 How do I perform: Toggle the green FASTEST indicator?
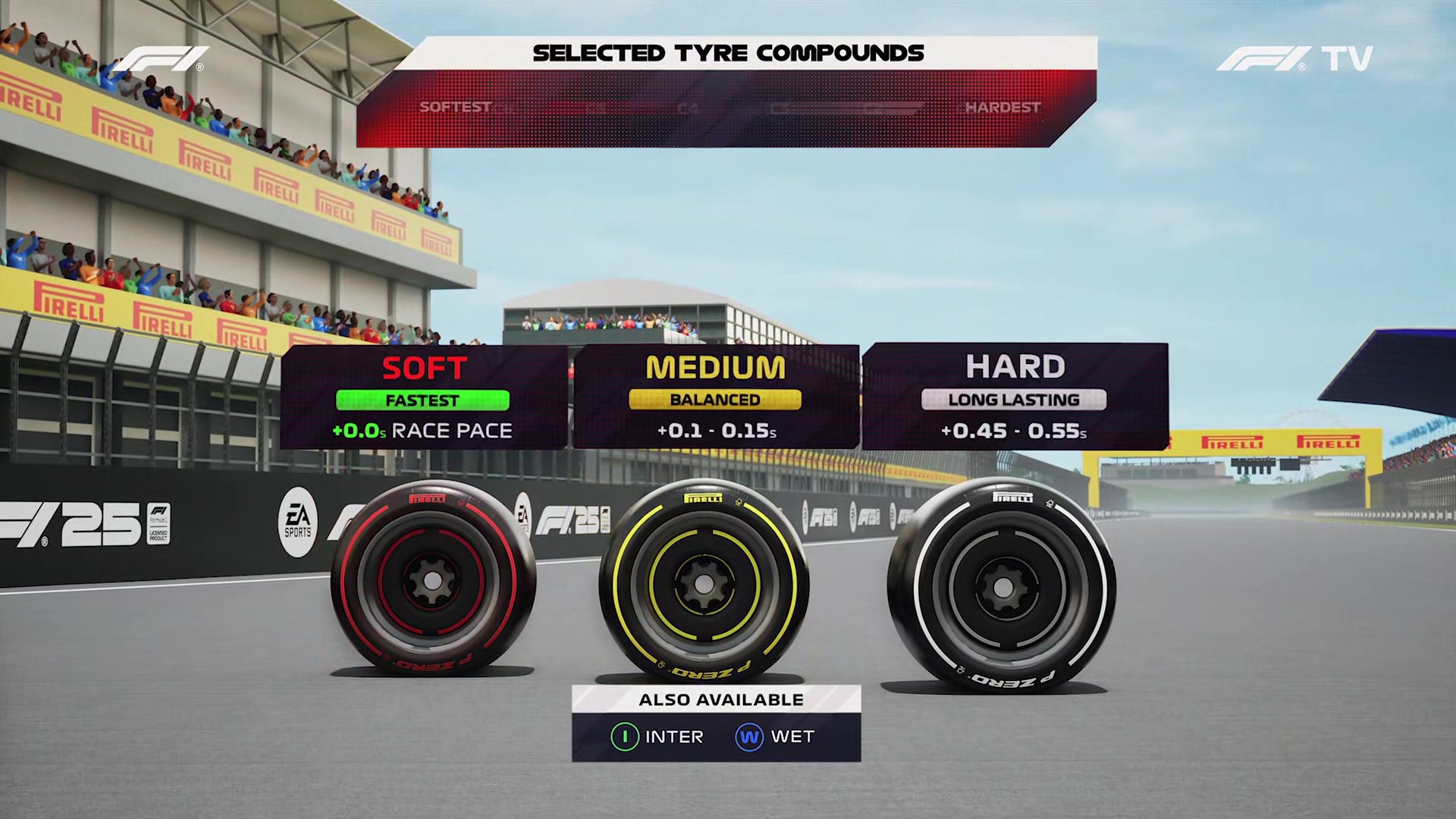(x=422, y=400)
